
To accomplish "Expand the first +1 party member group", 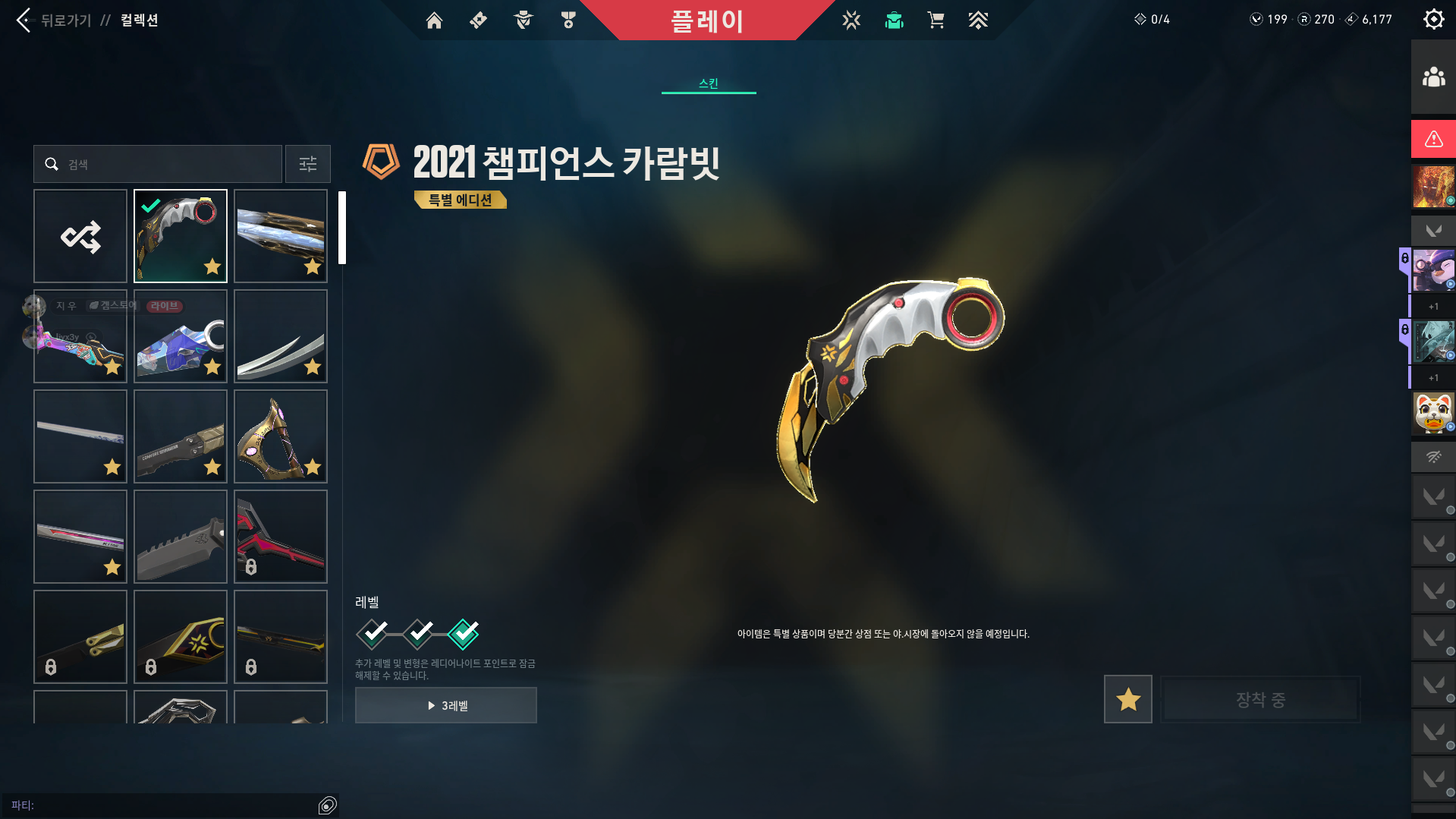I will 1432,306.
